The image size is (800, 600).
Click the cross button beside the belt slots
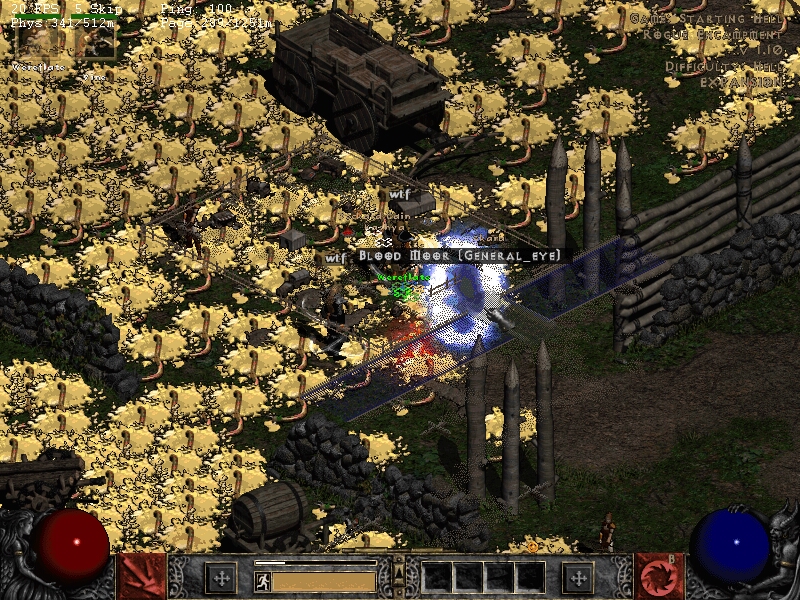coord(579,577)
